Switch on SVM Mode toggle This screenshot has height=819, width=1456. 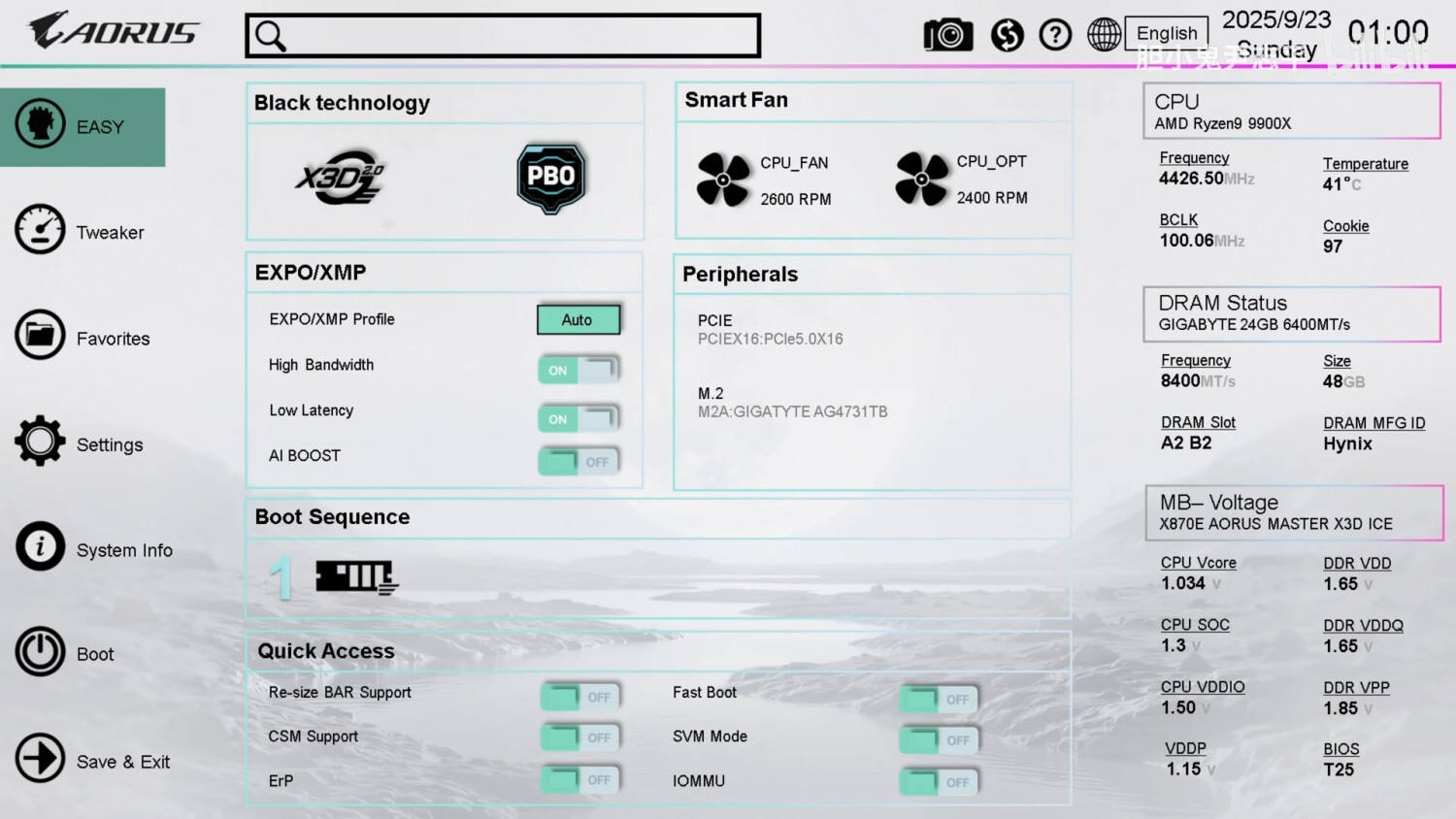click(939, 740)
